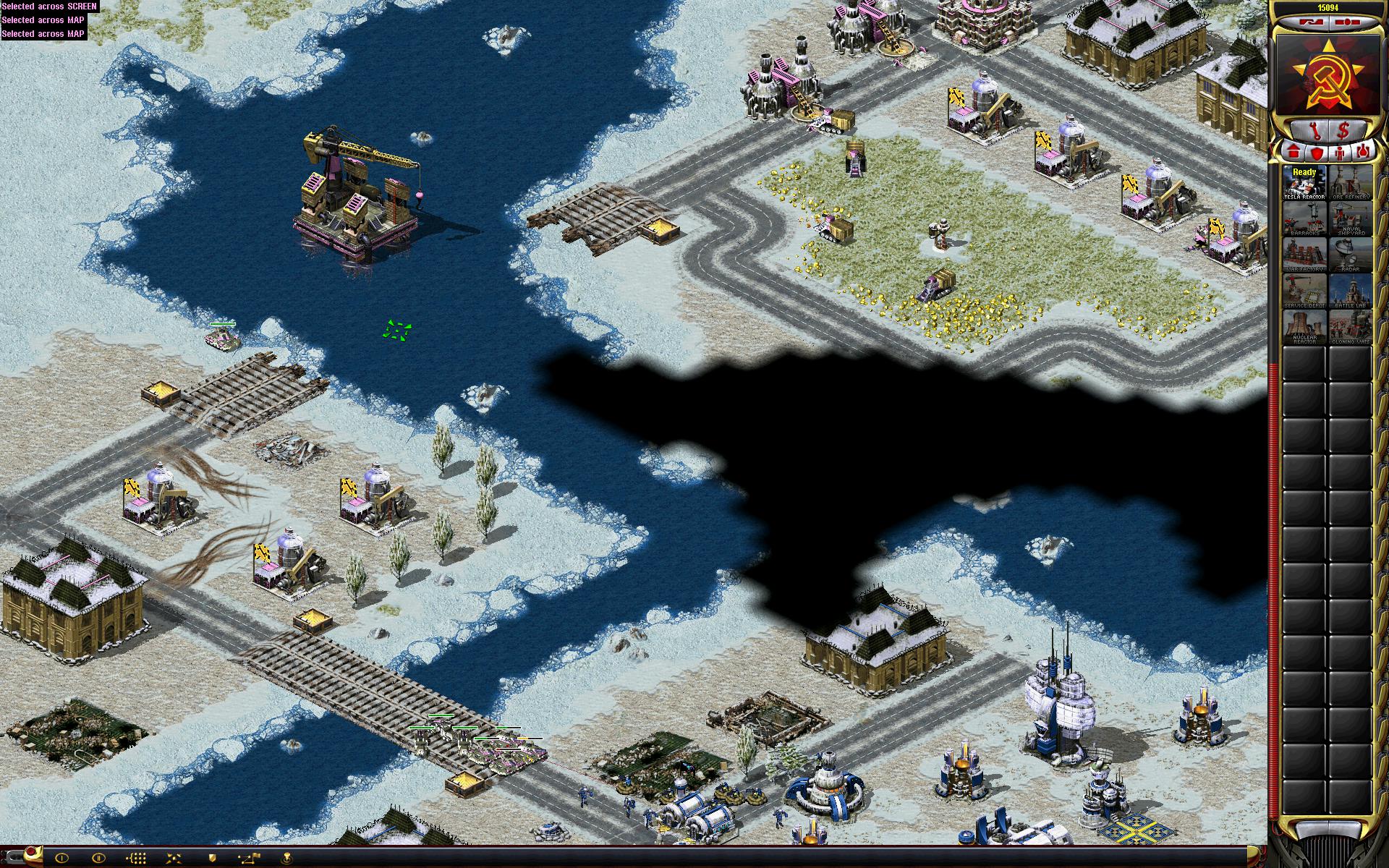Viewport: 1389px width, 868px height.
Task: Place the ready Tesla Reactor
Action: [x=1304, y=183]
